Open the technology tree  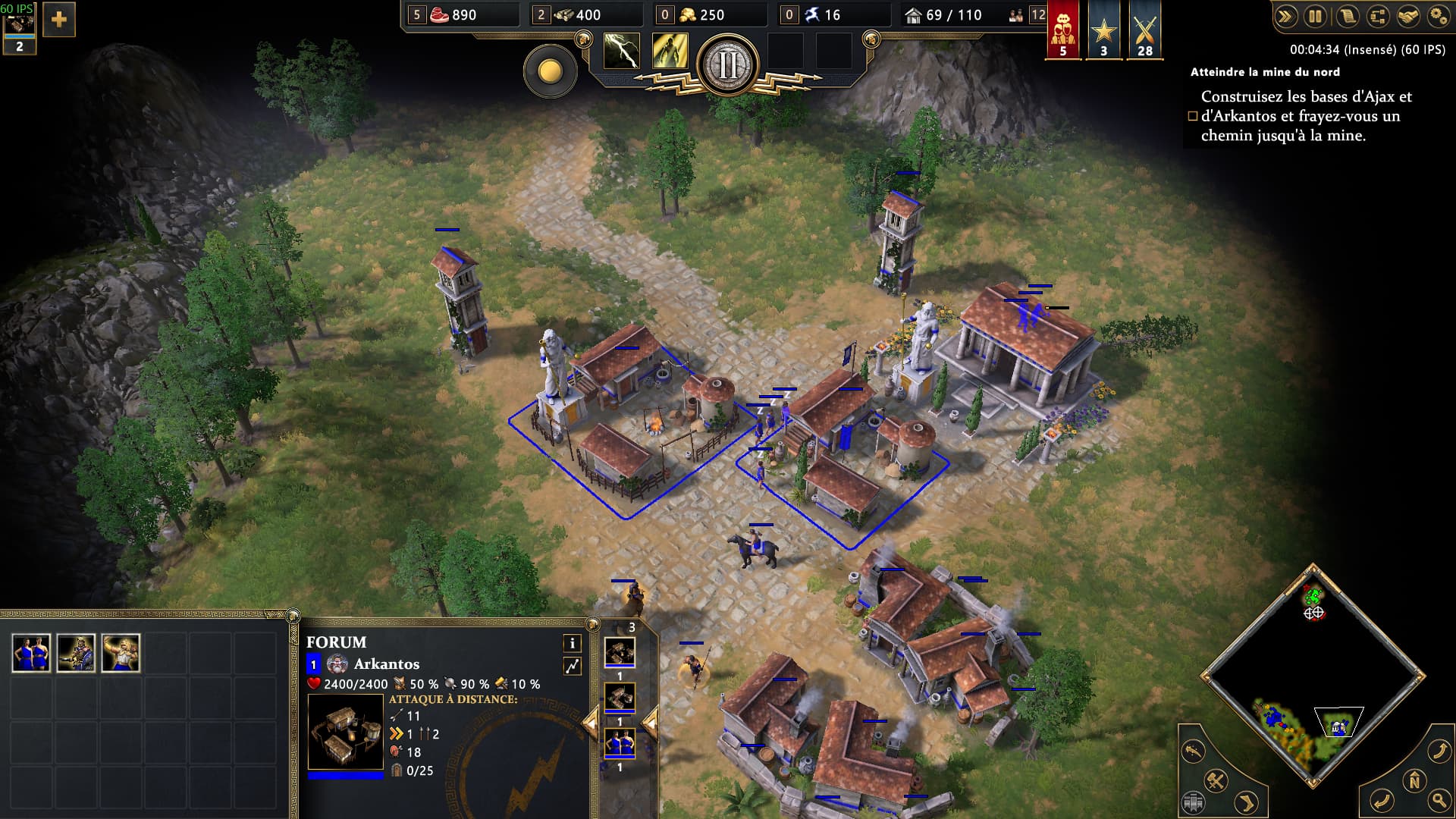tap(1377, 16)
